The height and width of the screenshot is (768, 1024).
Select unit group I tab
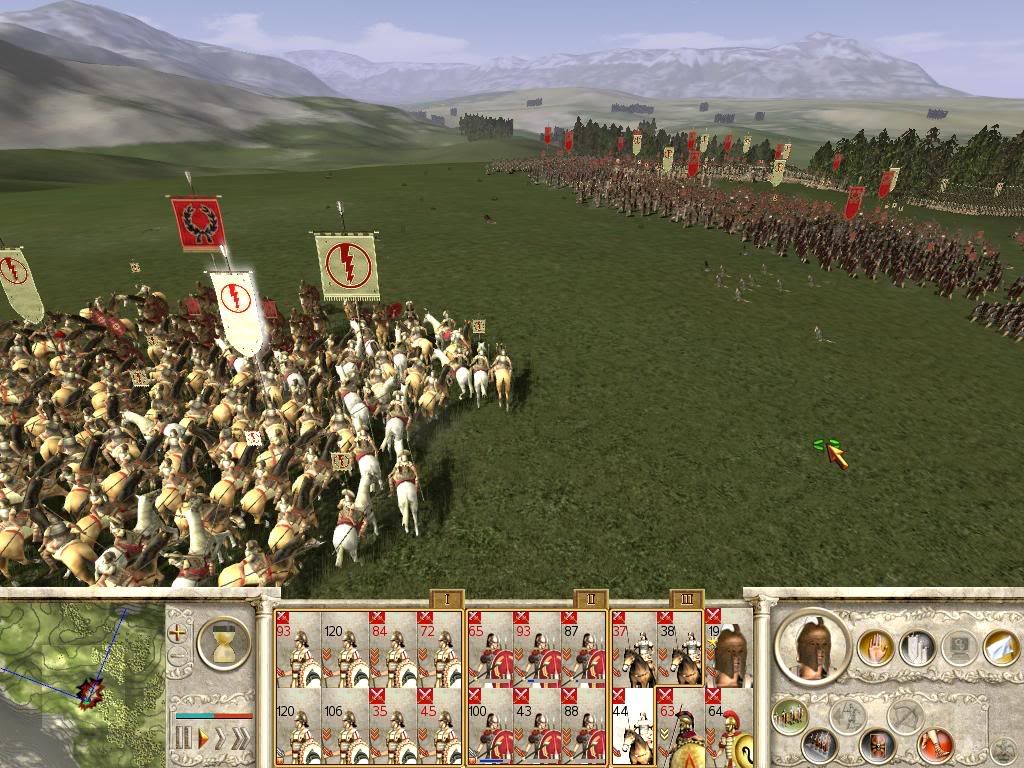pyautogui.click(x=445, y=599)
